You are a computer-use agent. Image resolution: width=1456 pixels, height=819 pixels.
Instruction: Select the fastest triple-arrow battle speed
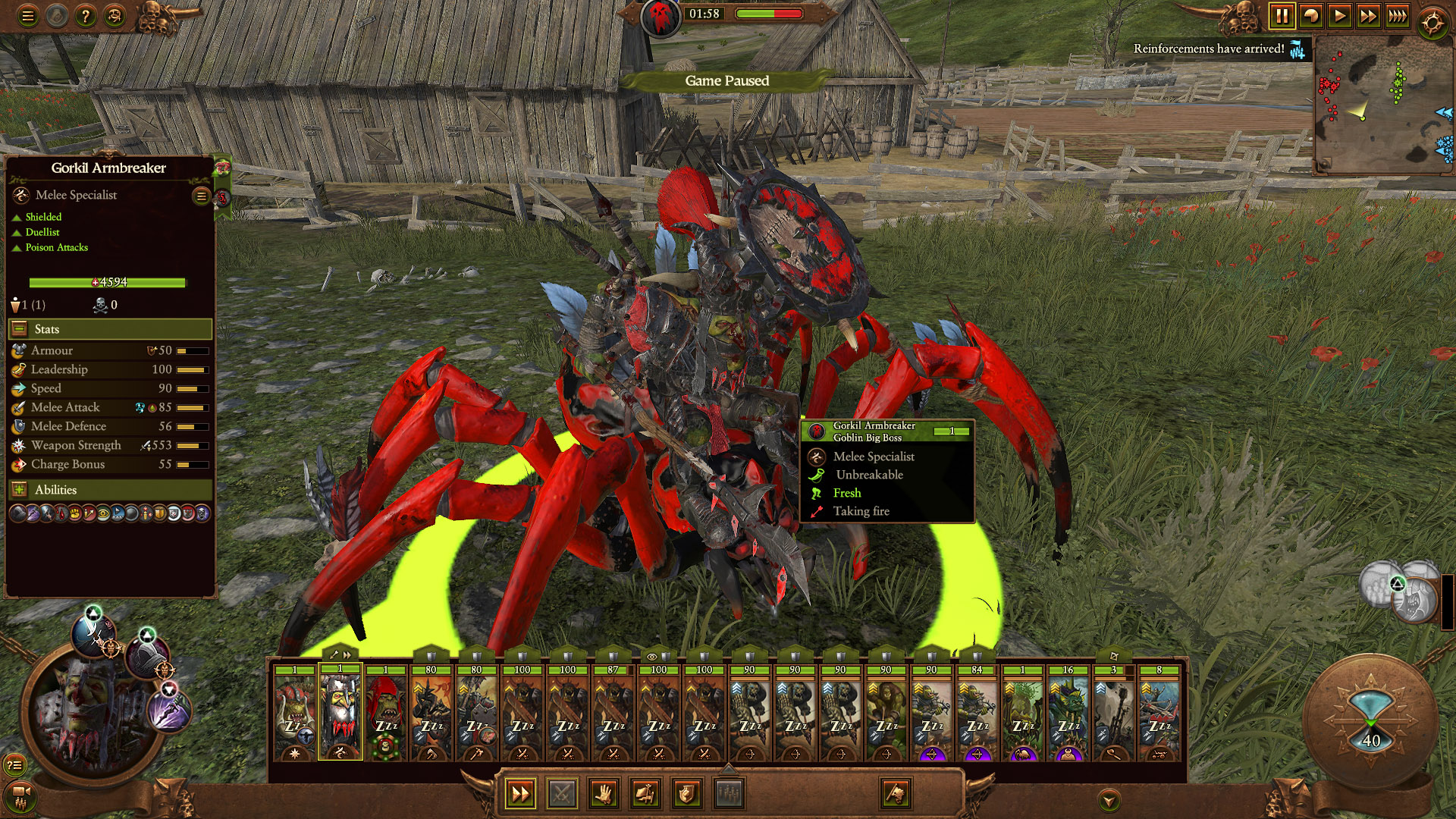pyautogui.click(x=1396, y=14)
